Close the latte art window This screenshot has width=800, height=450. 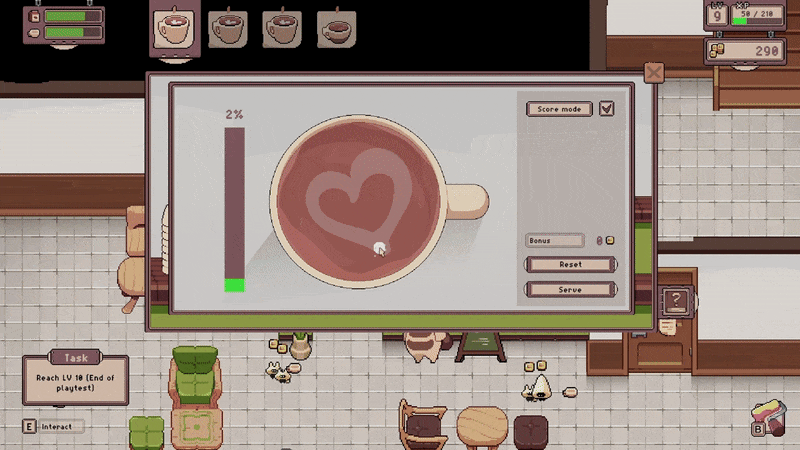653,73
